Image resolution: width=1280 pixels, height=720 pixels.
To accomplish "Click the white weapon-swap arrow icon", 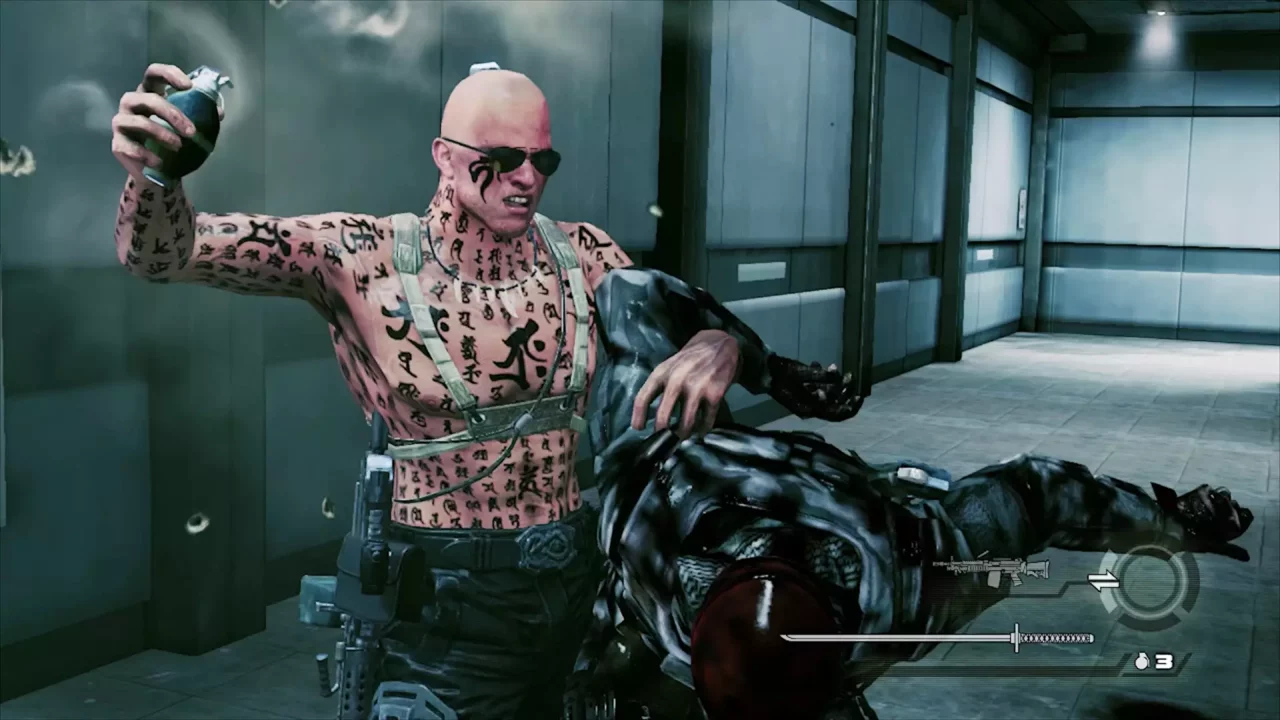I will click(x=1103, y=579).
